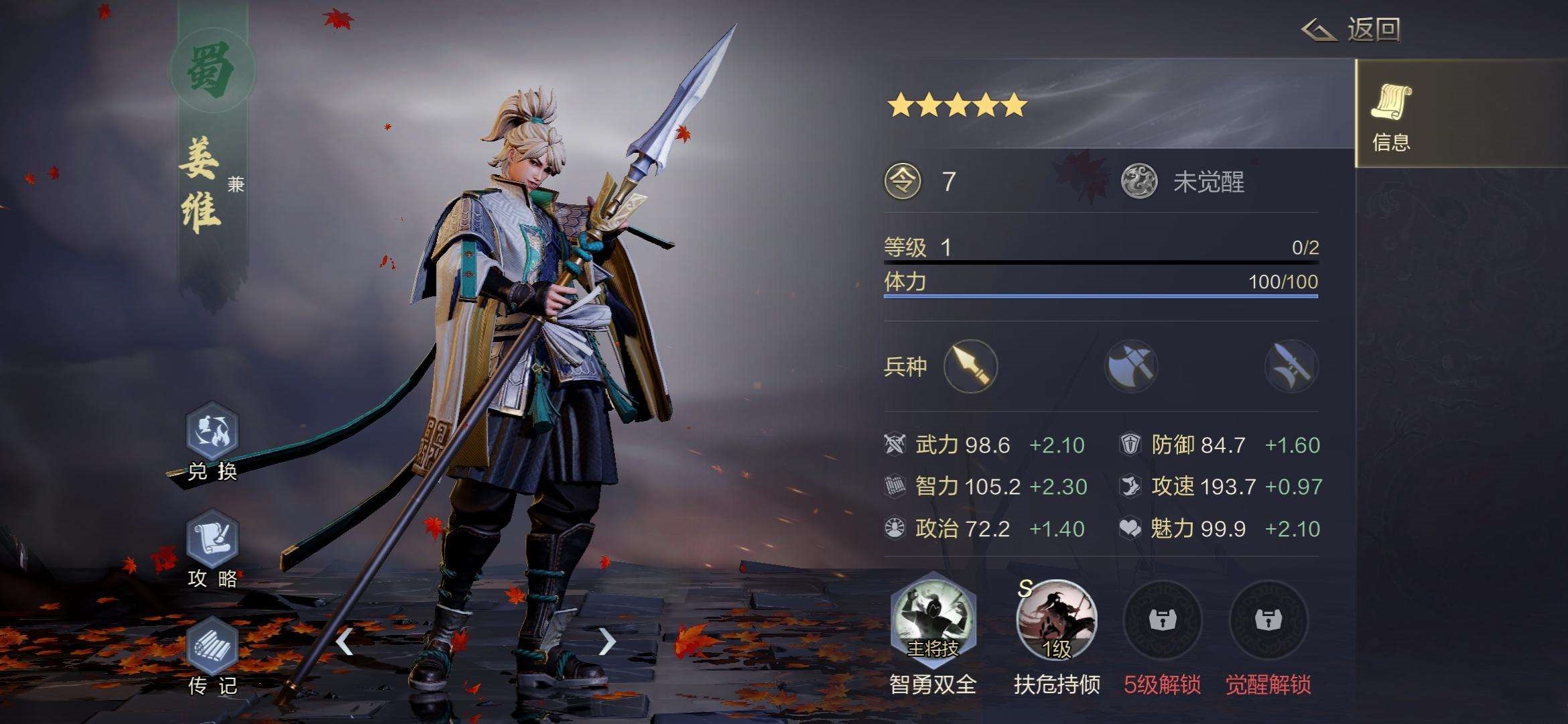
Task: View the 传记 biography
Action: coord(212,647)
